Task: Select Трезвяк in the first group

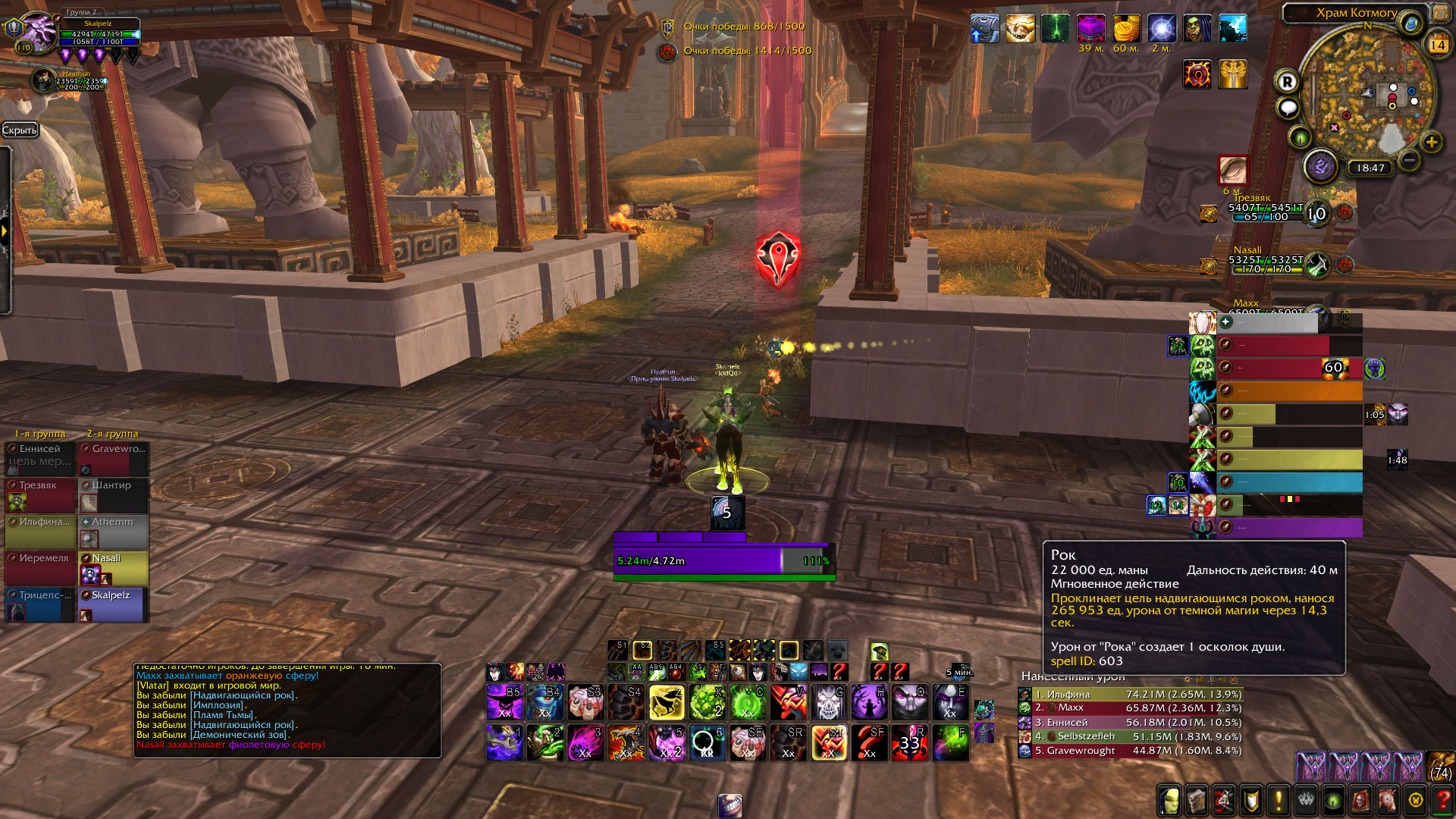Action: 40,495
